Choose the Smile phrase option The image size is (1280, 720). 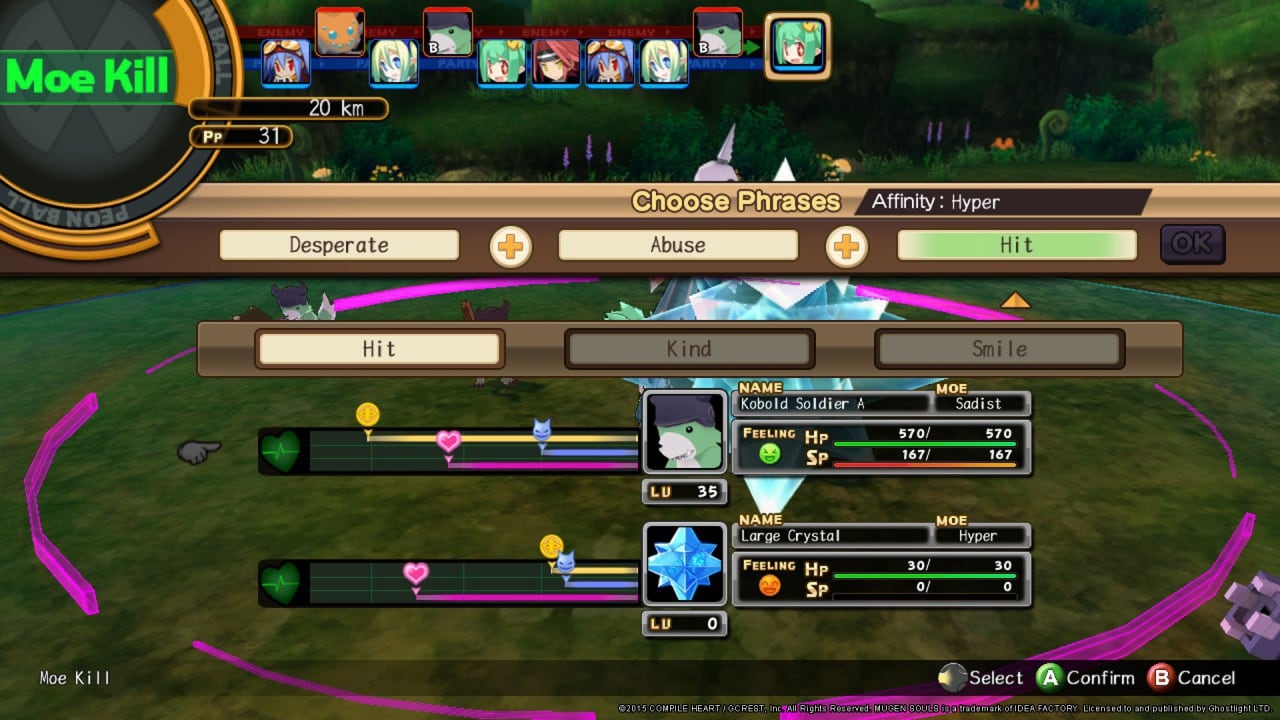(999, 349)
